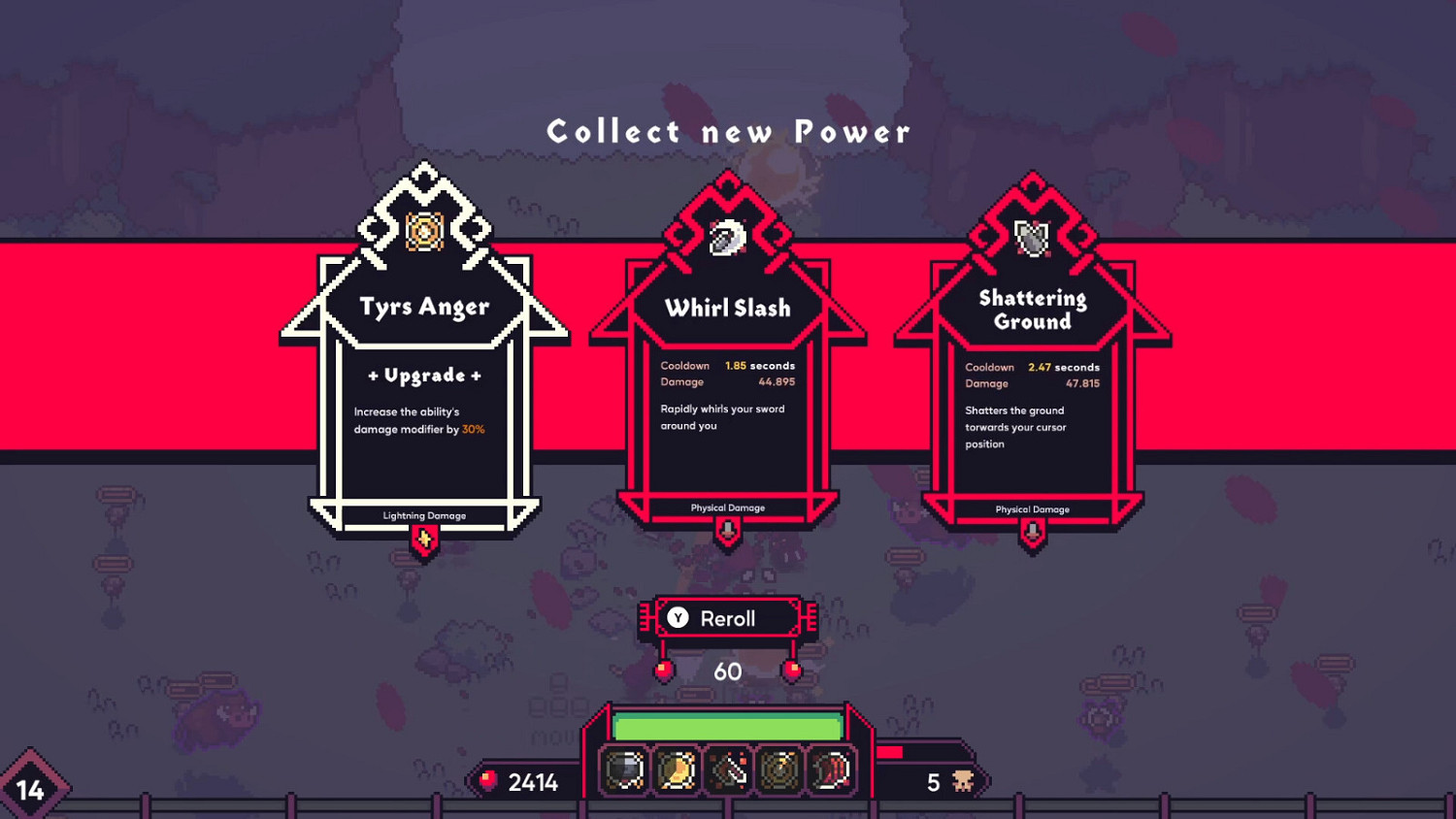The height and width of the screenshot is (819, 1456).
Task: Select the Collect new Power title banner
Action: click(x=728, y=131)
